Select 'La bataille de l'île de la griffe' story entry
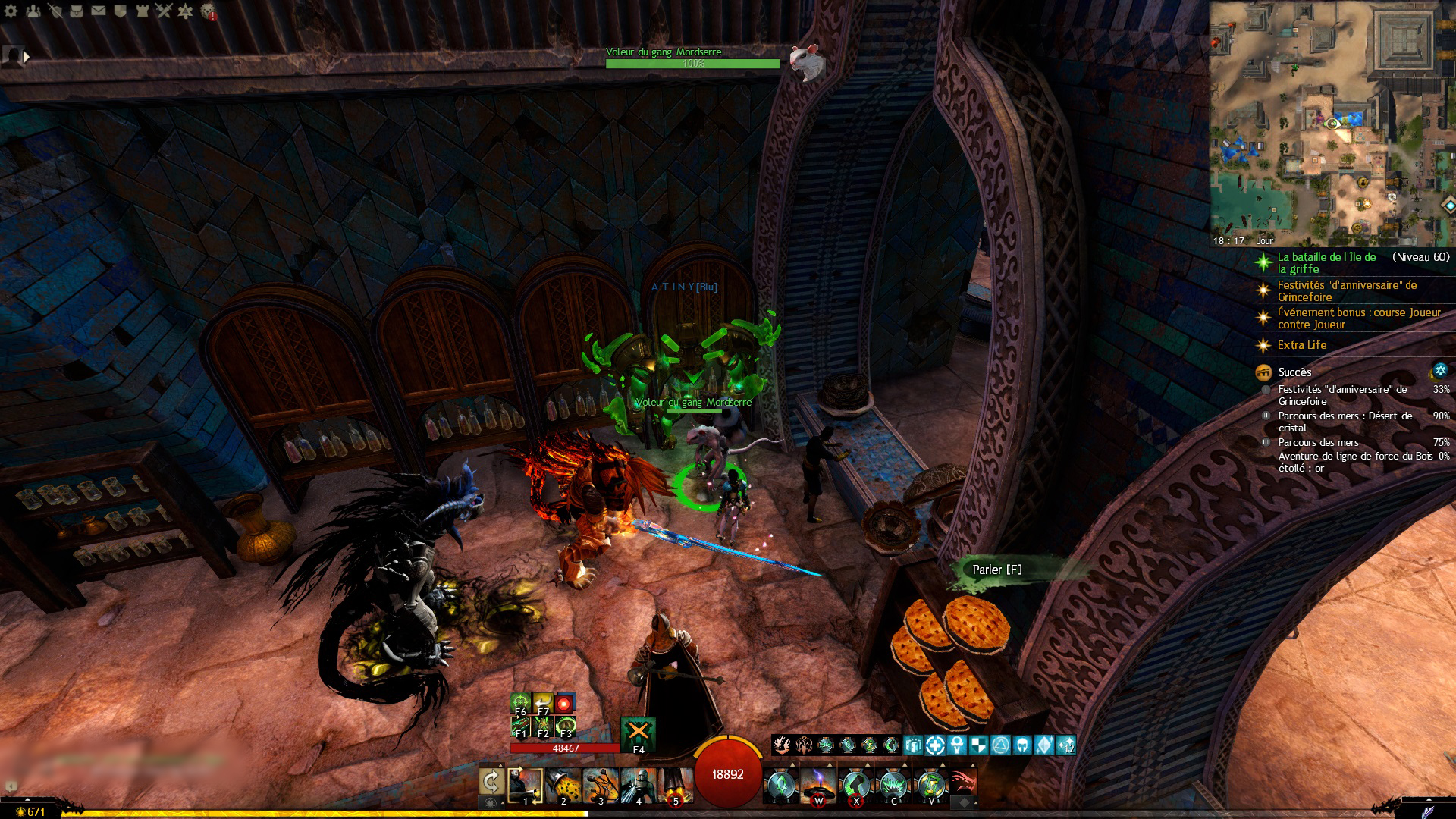Image resolution: width=1456 pixels, height=819 pixels. coord(1326,262)
